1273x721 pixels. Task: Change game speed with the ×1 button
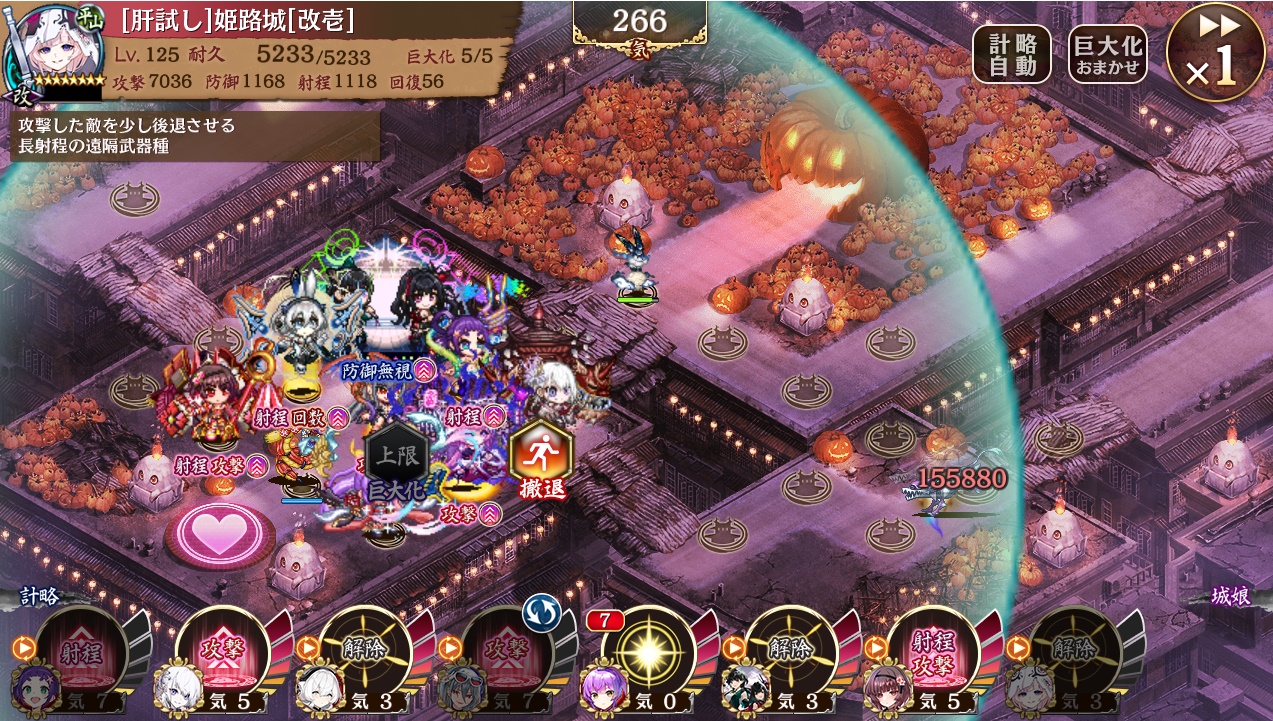point(1216,52)
